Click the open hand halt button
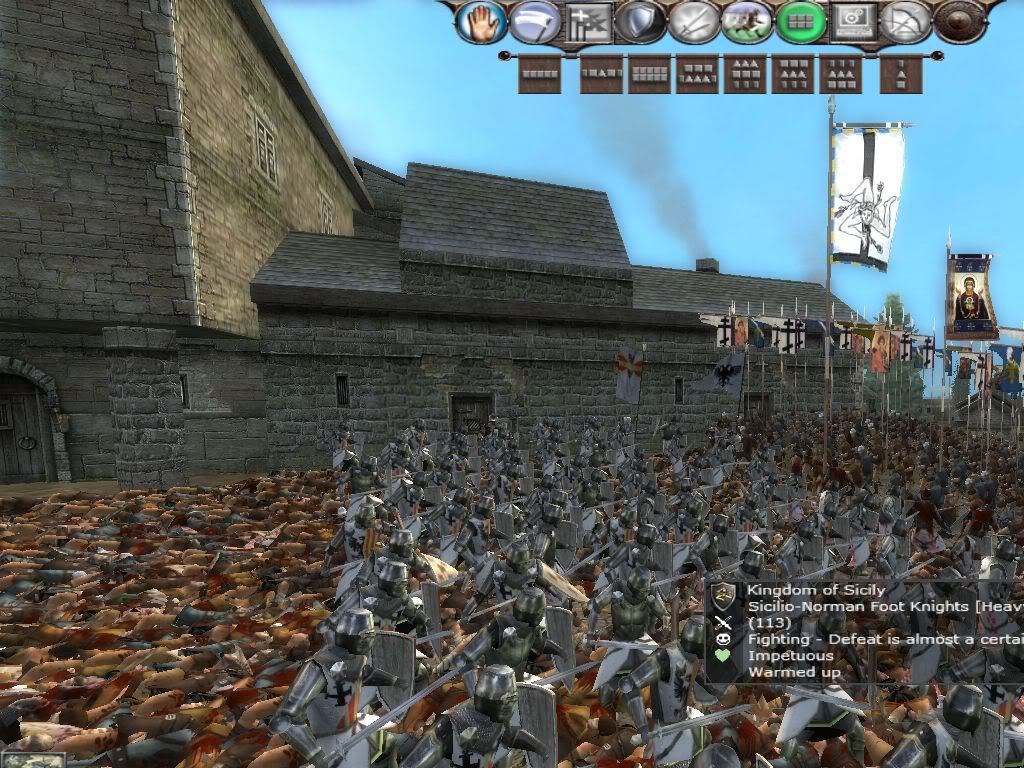Image resolution: width=1024 pixels, height=768 pixels. [481, 21]
